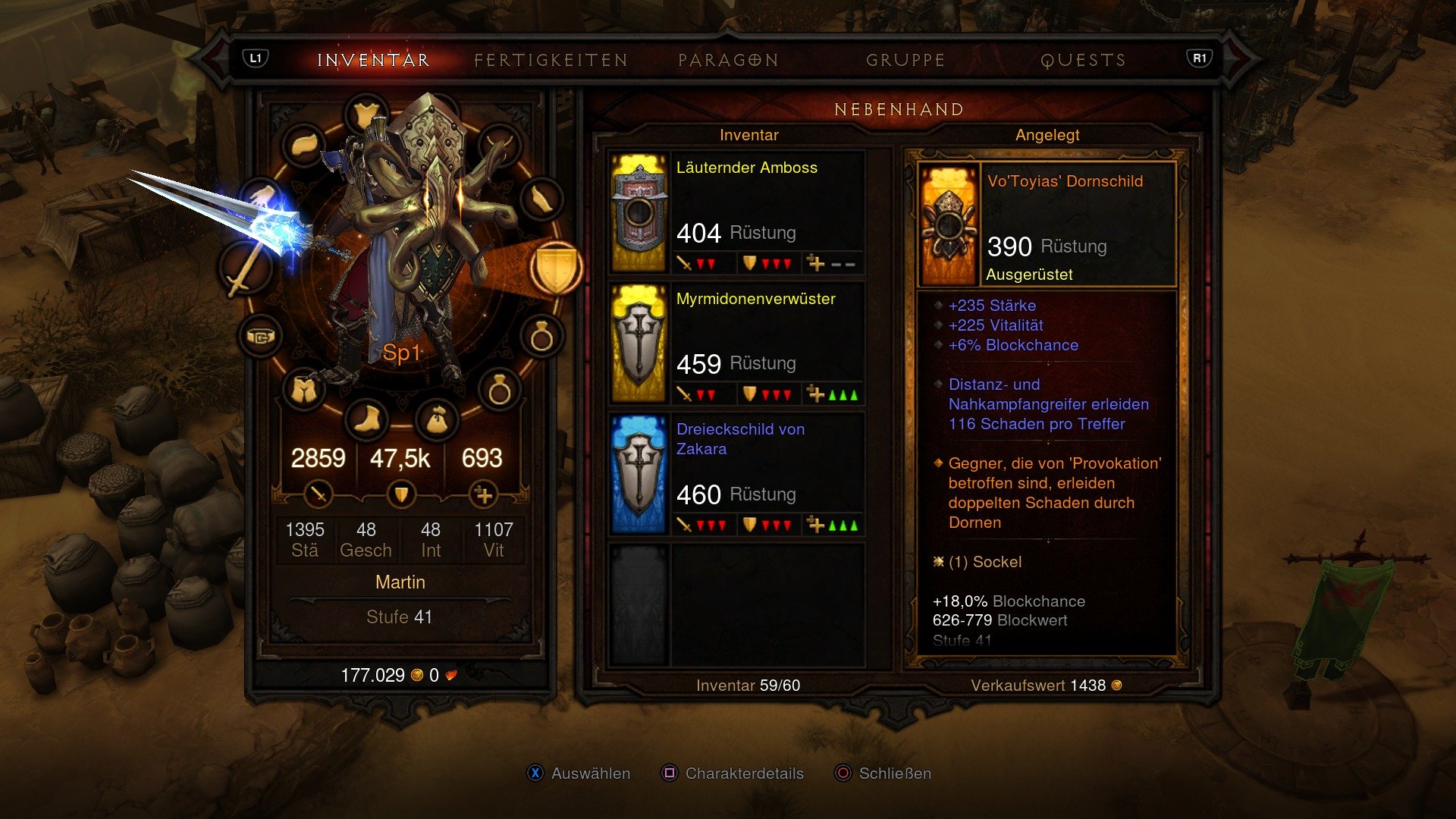Switch to the Fertigkeiten tab
This screenshot has width=1456, height=819.
point(550,59)
